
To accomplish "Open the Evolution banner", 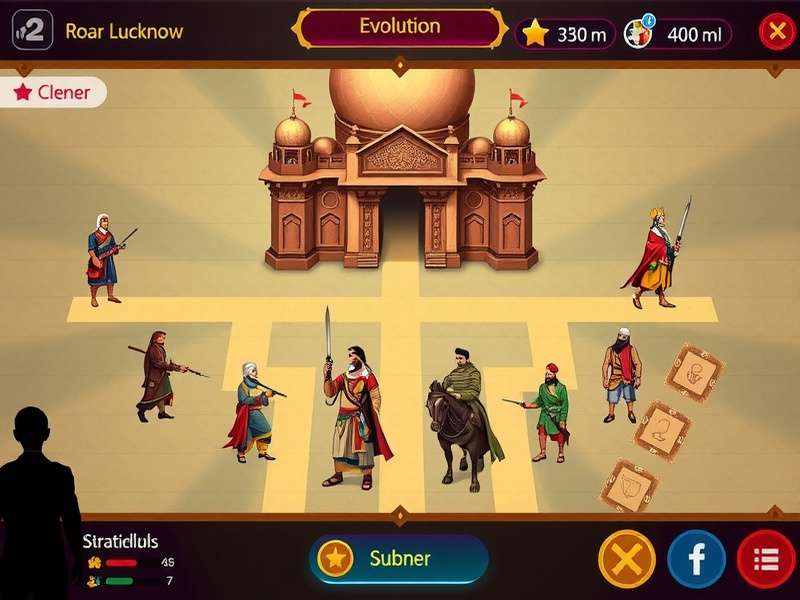I will [x=399, y=28].
